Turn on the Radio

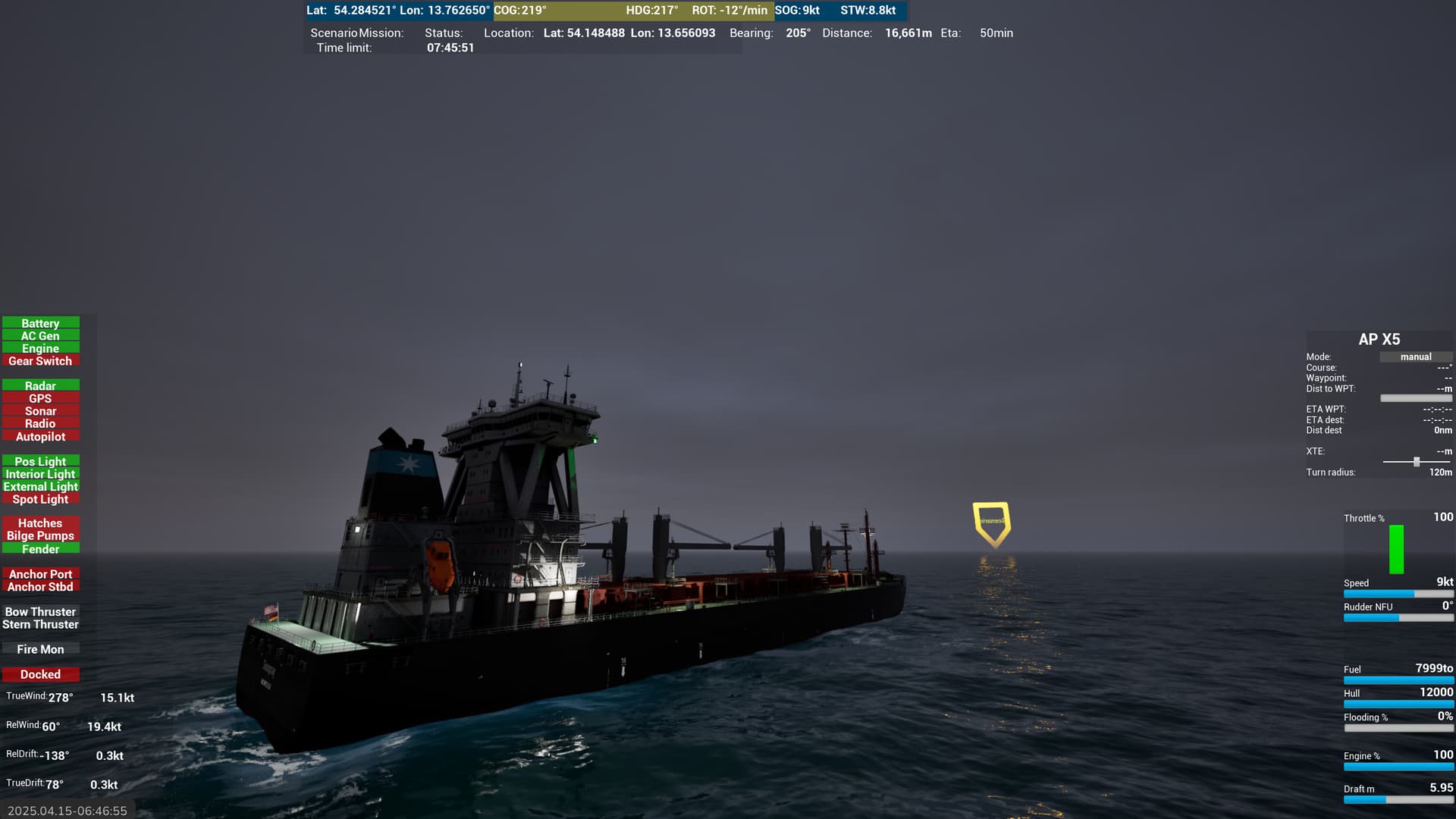pos(40,424)
